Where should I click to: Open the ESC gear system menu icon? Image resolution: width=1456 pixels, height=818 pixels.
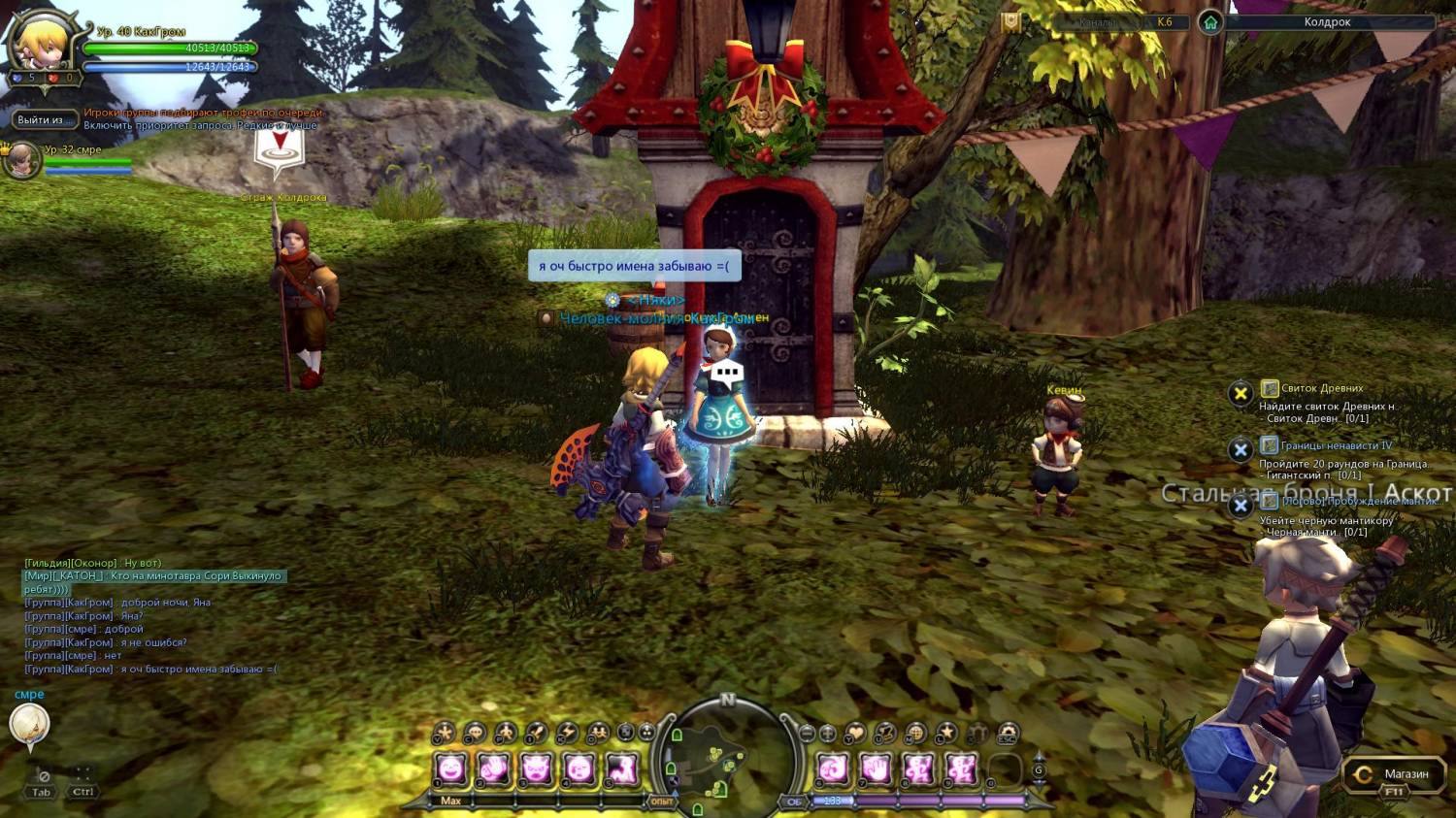click(x=1009, y=734)
